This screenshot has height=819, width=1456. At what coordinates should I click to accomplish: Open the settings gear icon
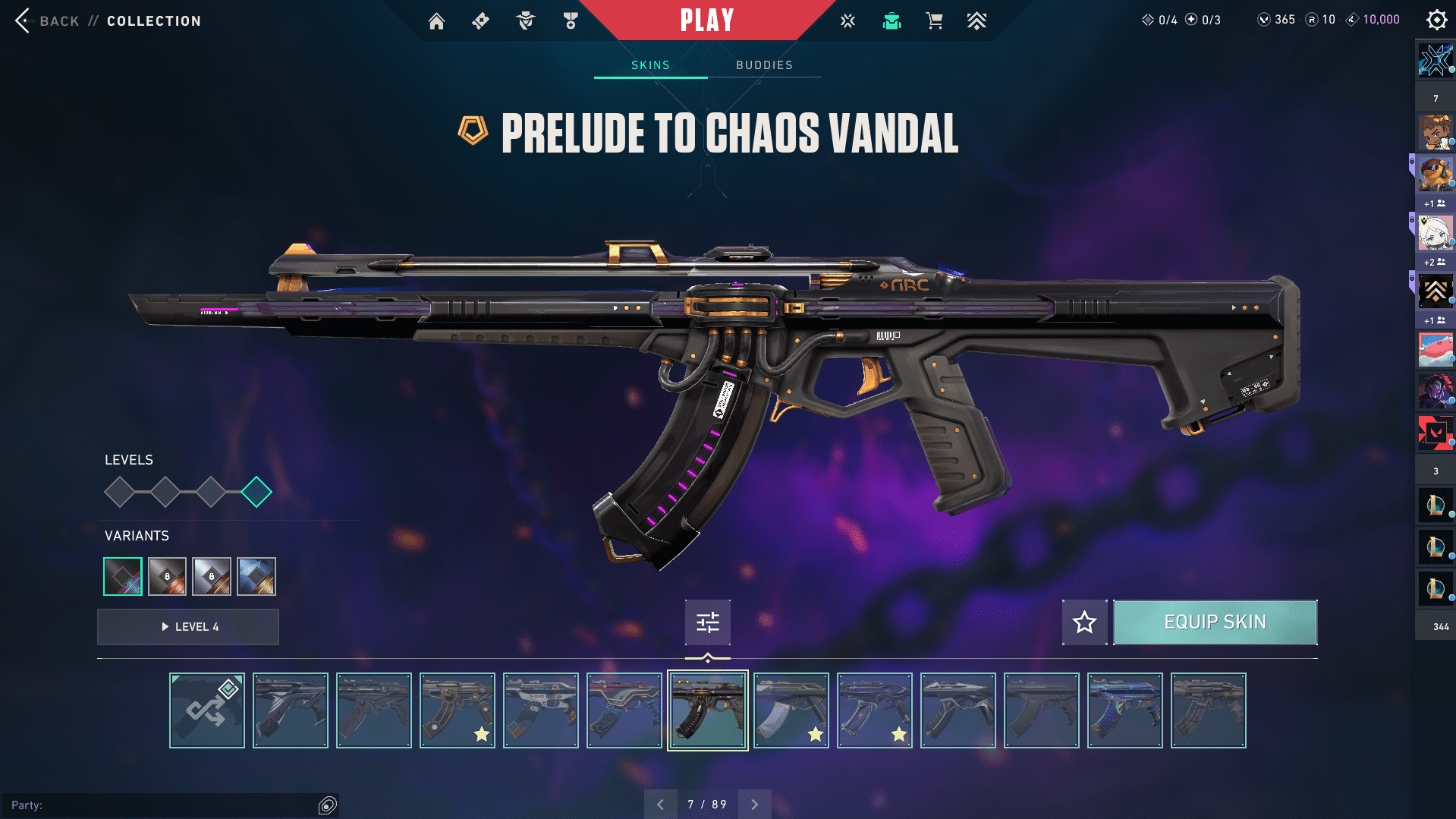tap(1436, 20)
